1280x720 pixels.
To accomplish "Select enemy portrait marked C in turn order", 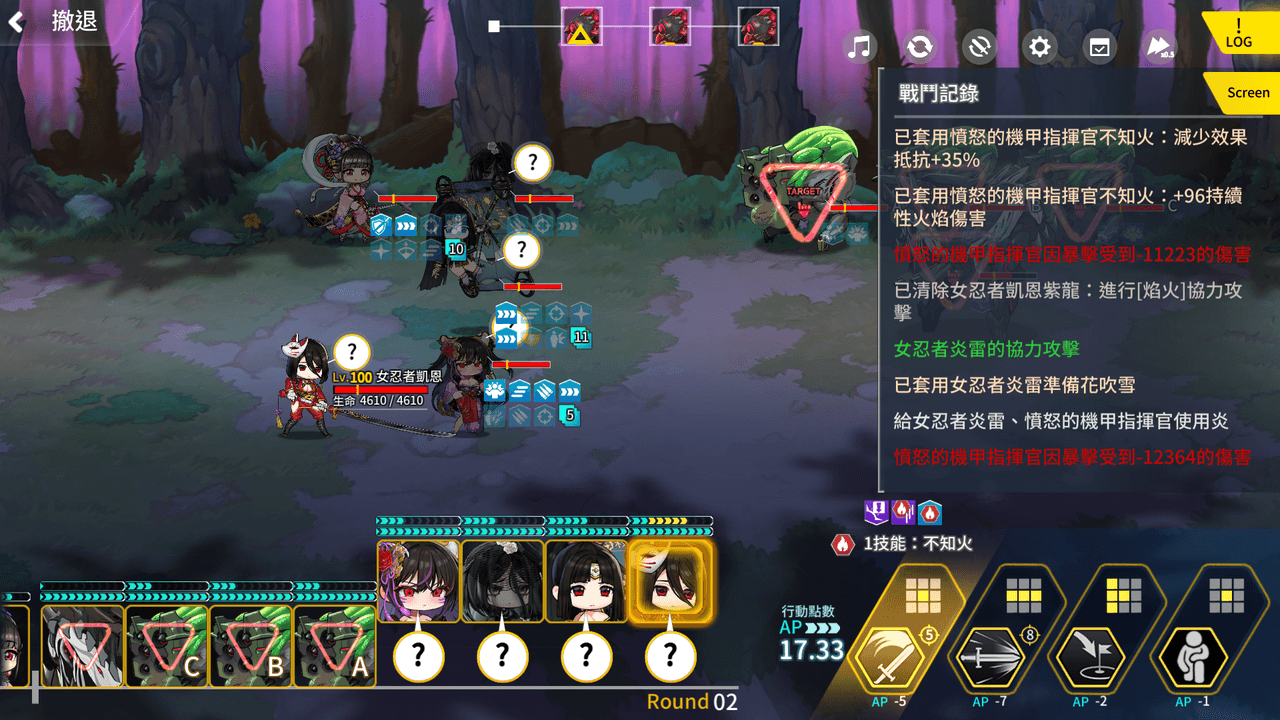I will (x=167, y=645).
